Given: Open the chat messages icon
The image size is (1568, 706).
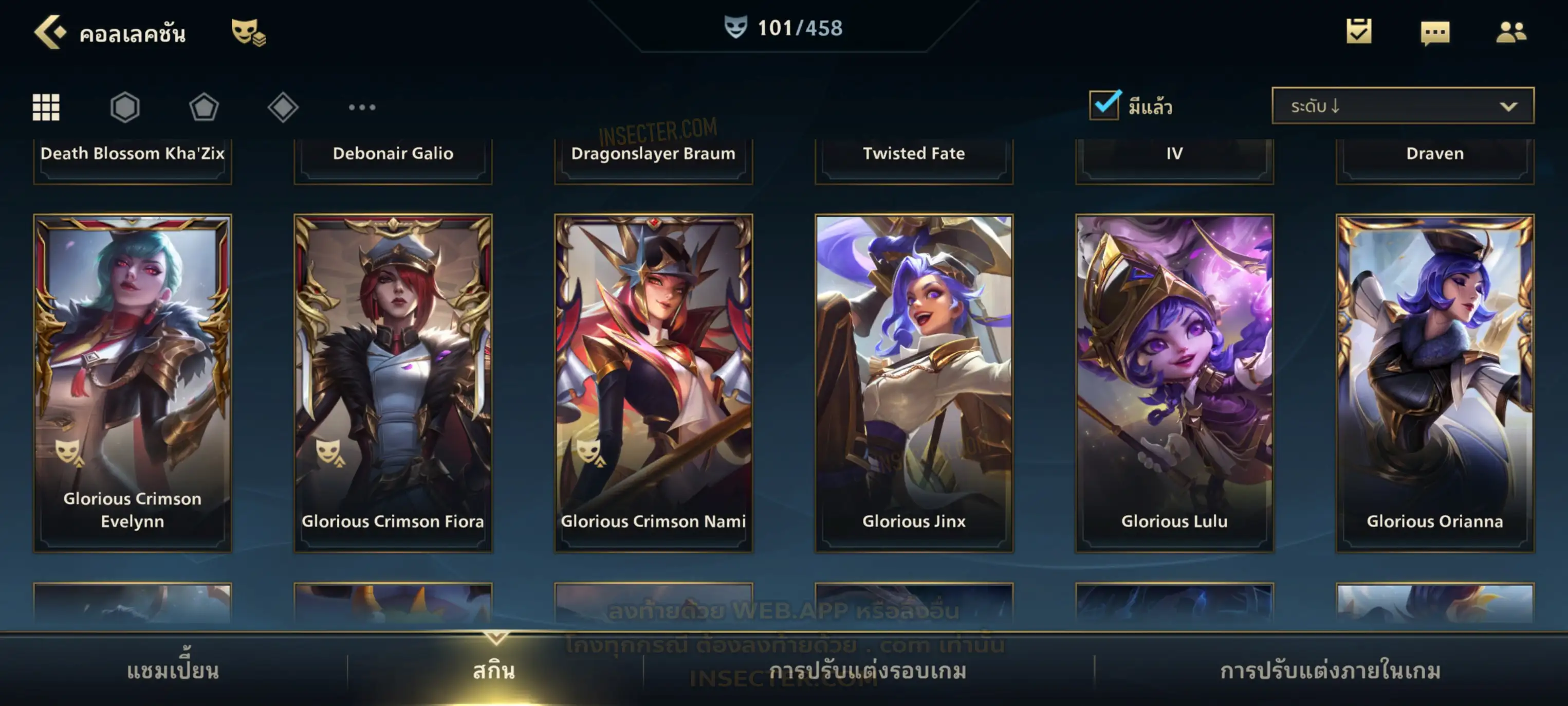Looking at the screenshot, I should pyautogui.click(x=1435, y=32).
